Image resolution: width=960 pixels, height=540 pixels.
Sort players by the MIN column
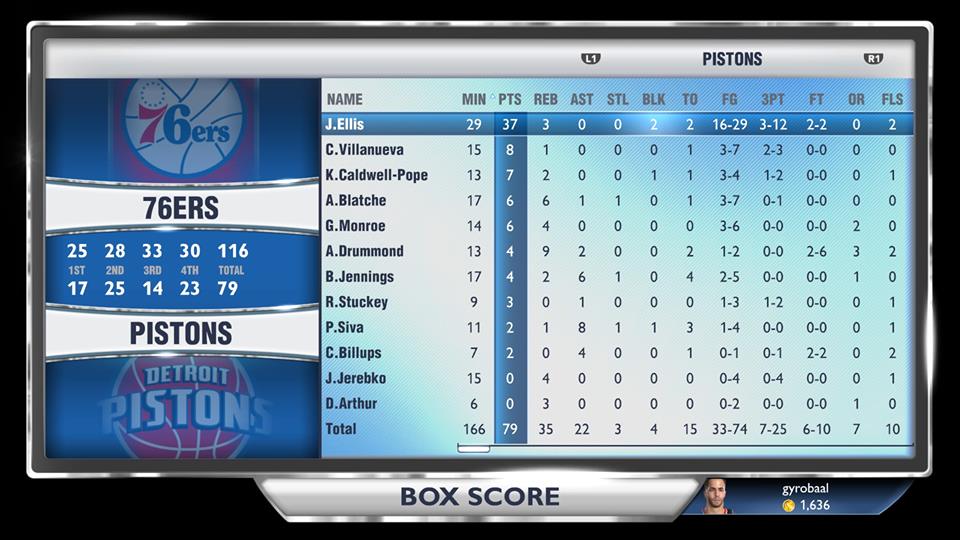click(x=474, y=99)
